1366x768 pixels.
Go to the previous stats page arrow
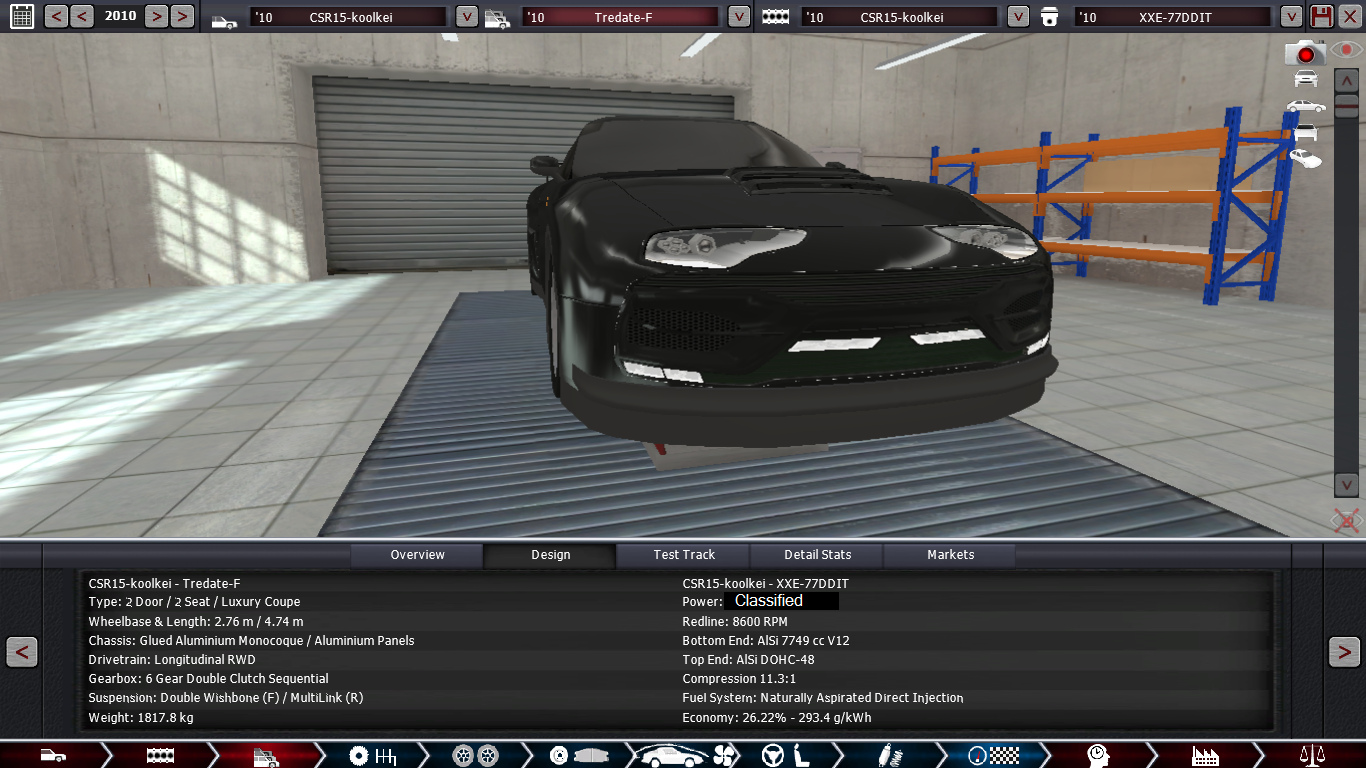point(22,652)
